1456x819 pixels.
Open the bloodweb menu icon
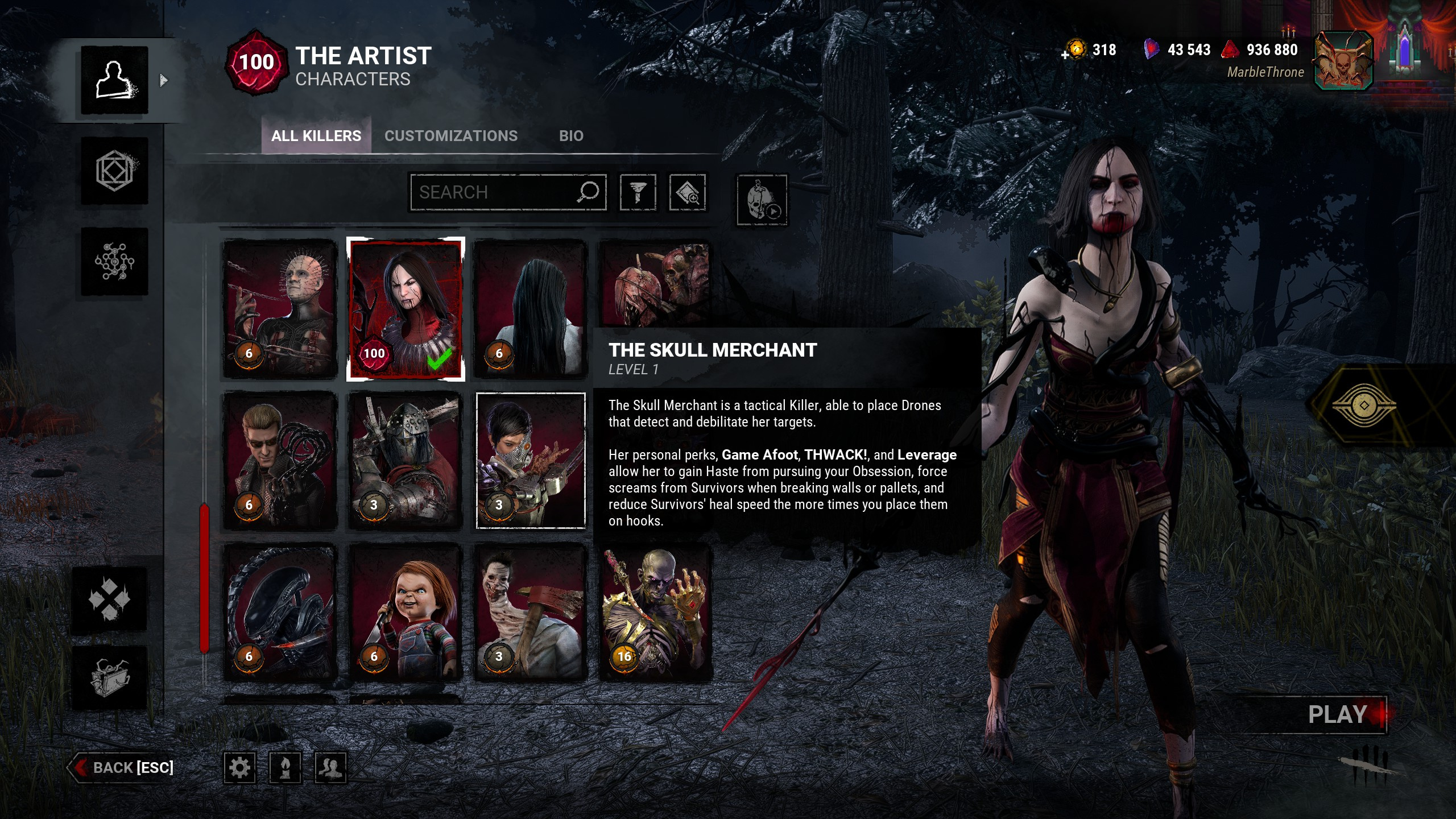(x=114, y=262)
